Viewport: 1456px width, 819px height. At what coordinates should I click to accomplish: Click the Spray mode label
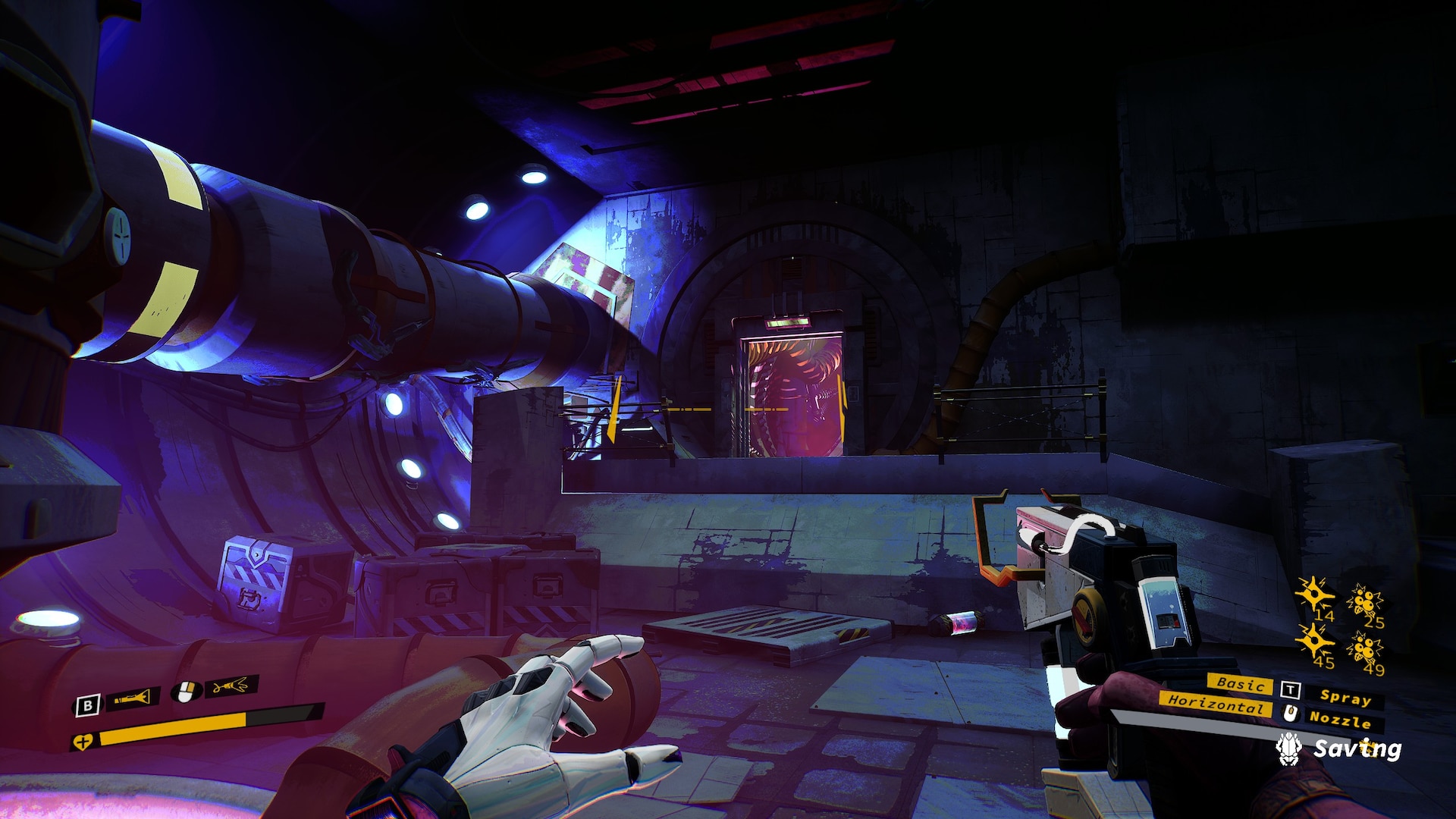1345,696
